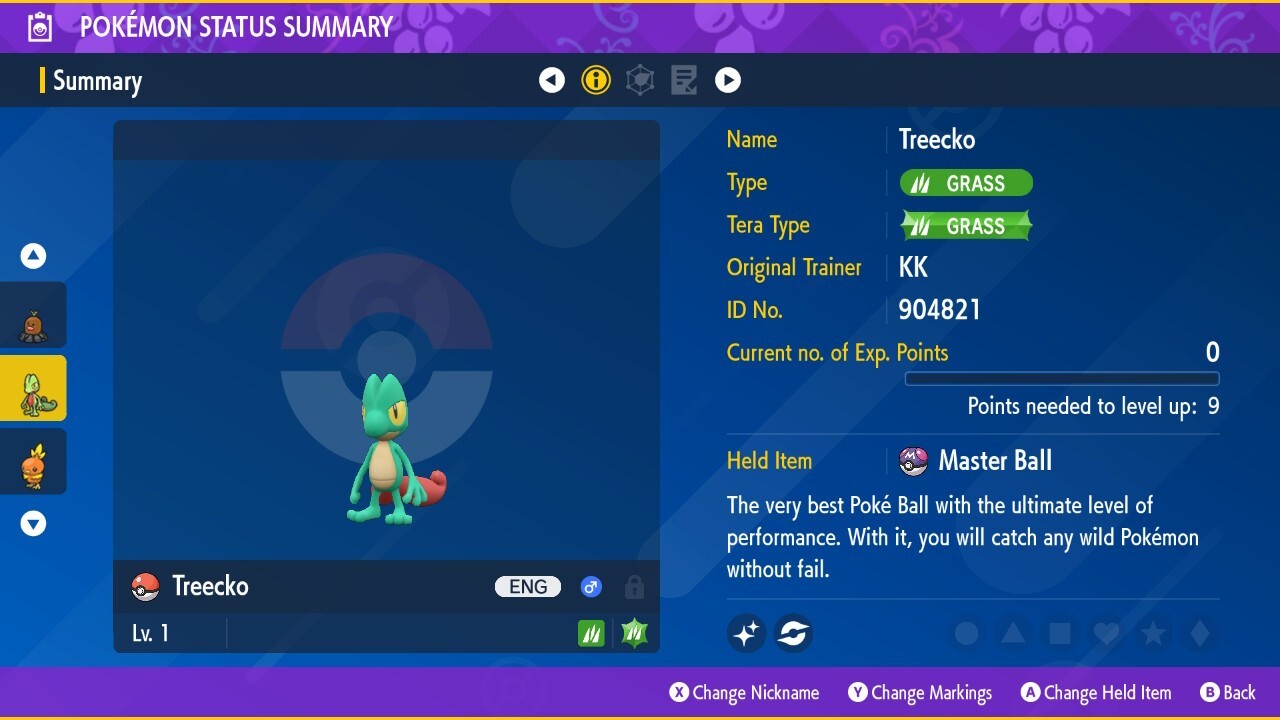Open the POKÉMON STATUS SUMMARY header
1280x720 pixels.
point(237,27)
